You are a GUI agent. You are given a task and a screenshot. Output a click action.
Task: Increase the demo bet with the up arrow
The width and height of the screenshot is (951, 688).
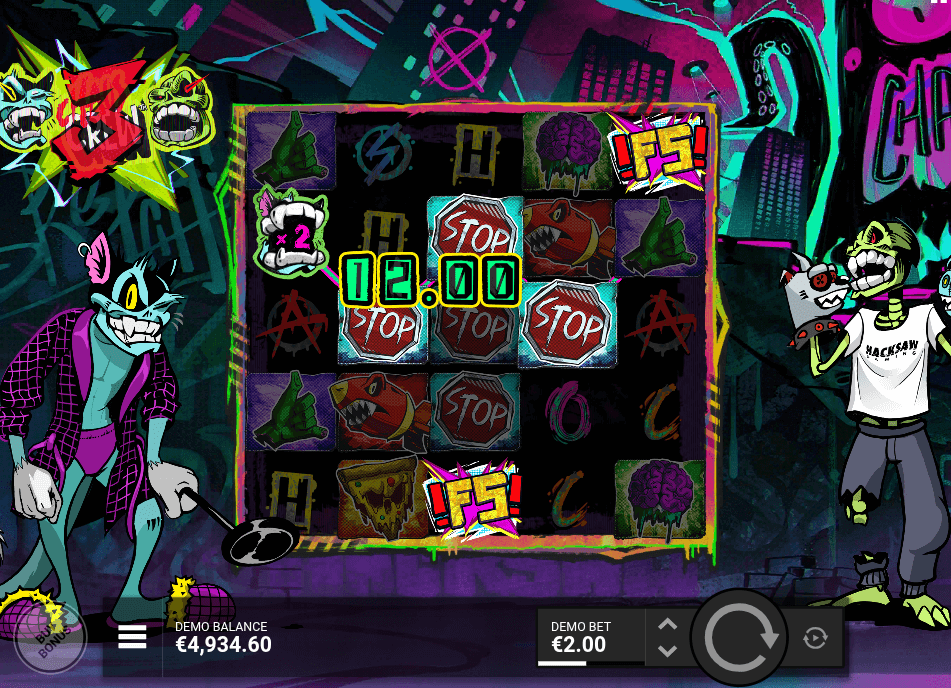(668, 625)
